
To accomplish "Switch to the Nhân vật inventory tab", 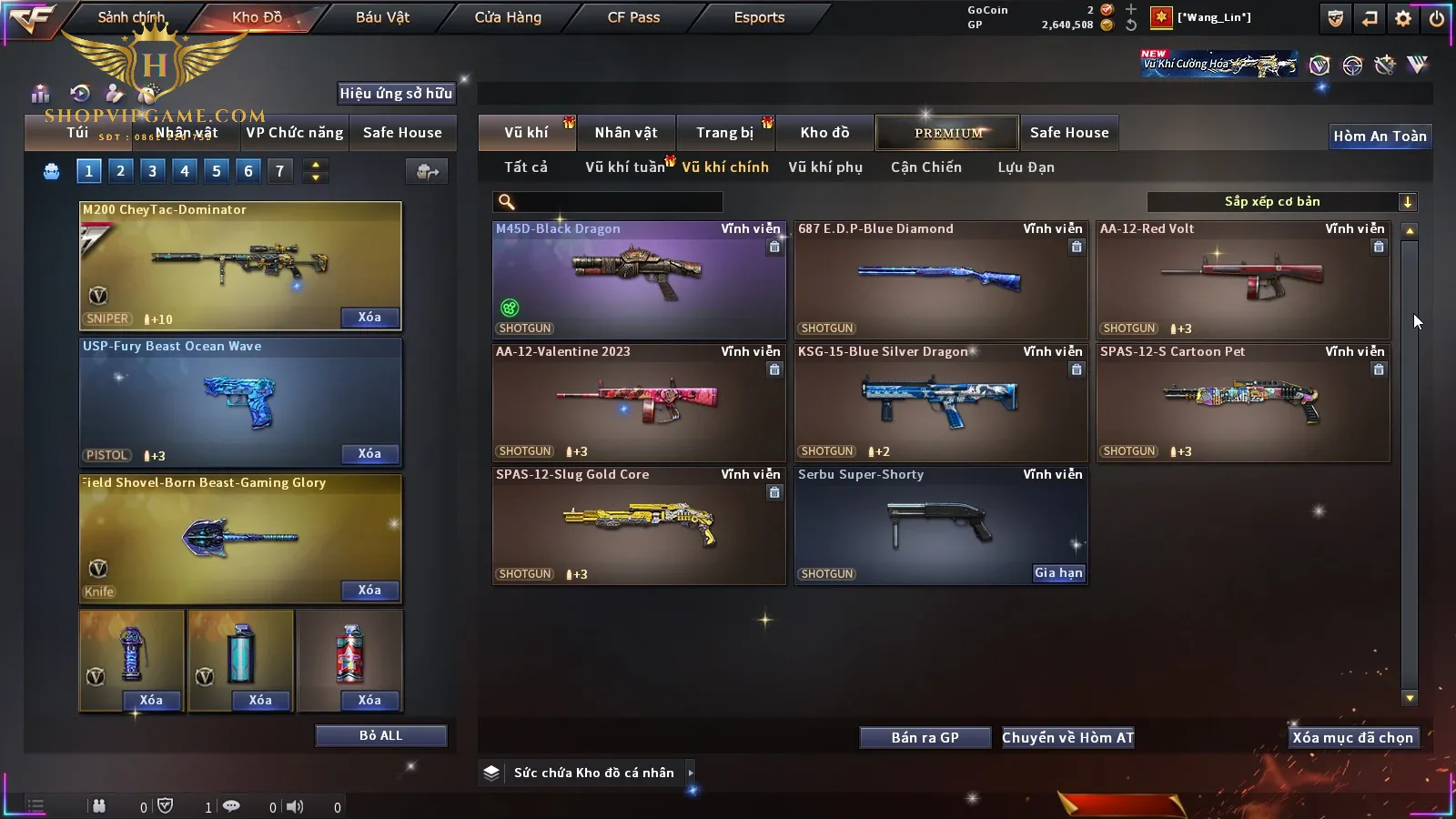I will (x=626, y=133).
